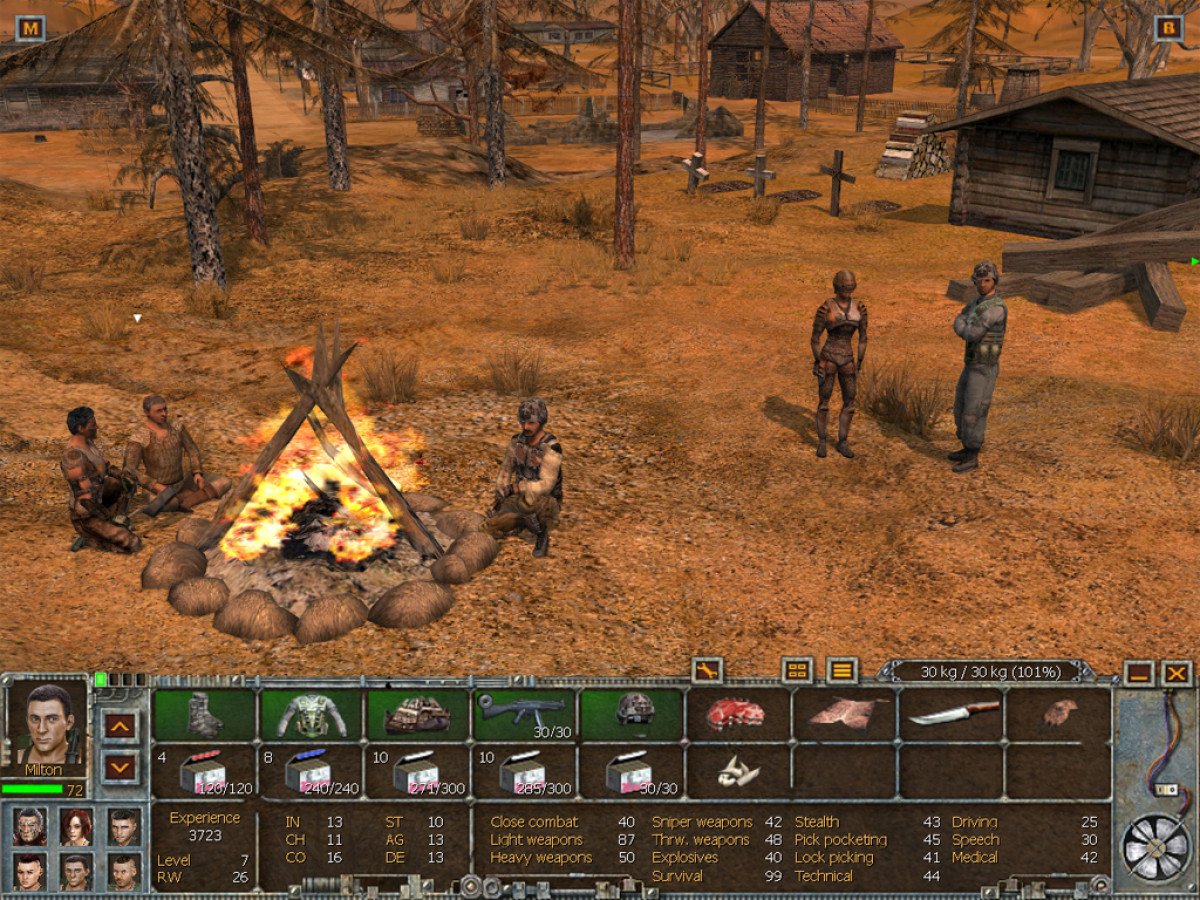The height and width of the screenshot is (900, 1200).
Task: Pick the raw meat item
Action: pos(736,714)
